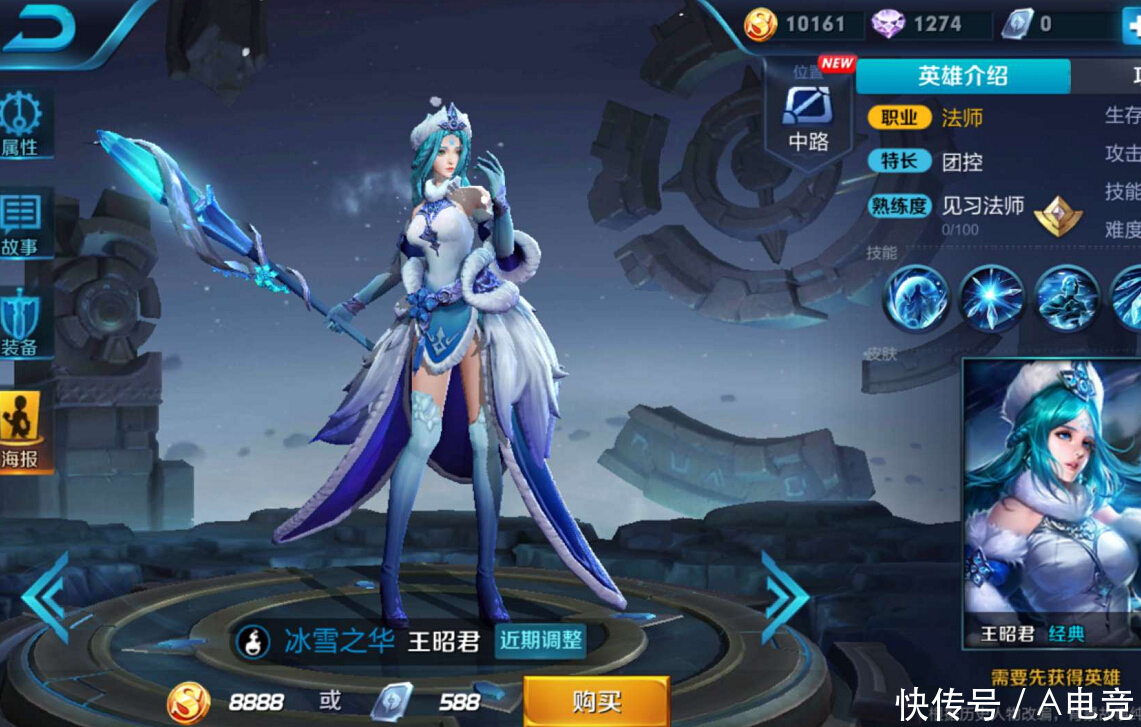Click the gold coin currency icon
Image resolution: width=1141 pixels, height=727 pixels.
[761, 24]
